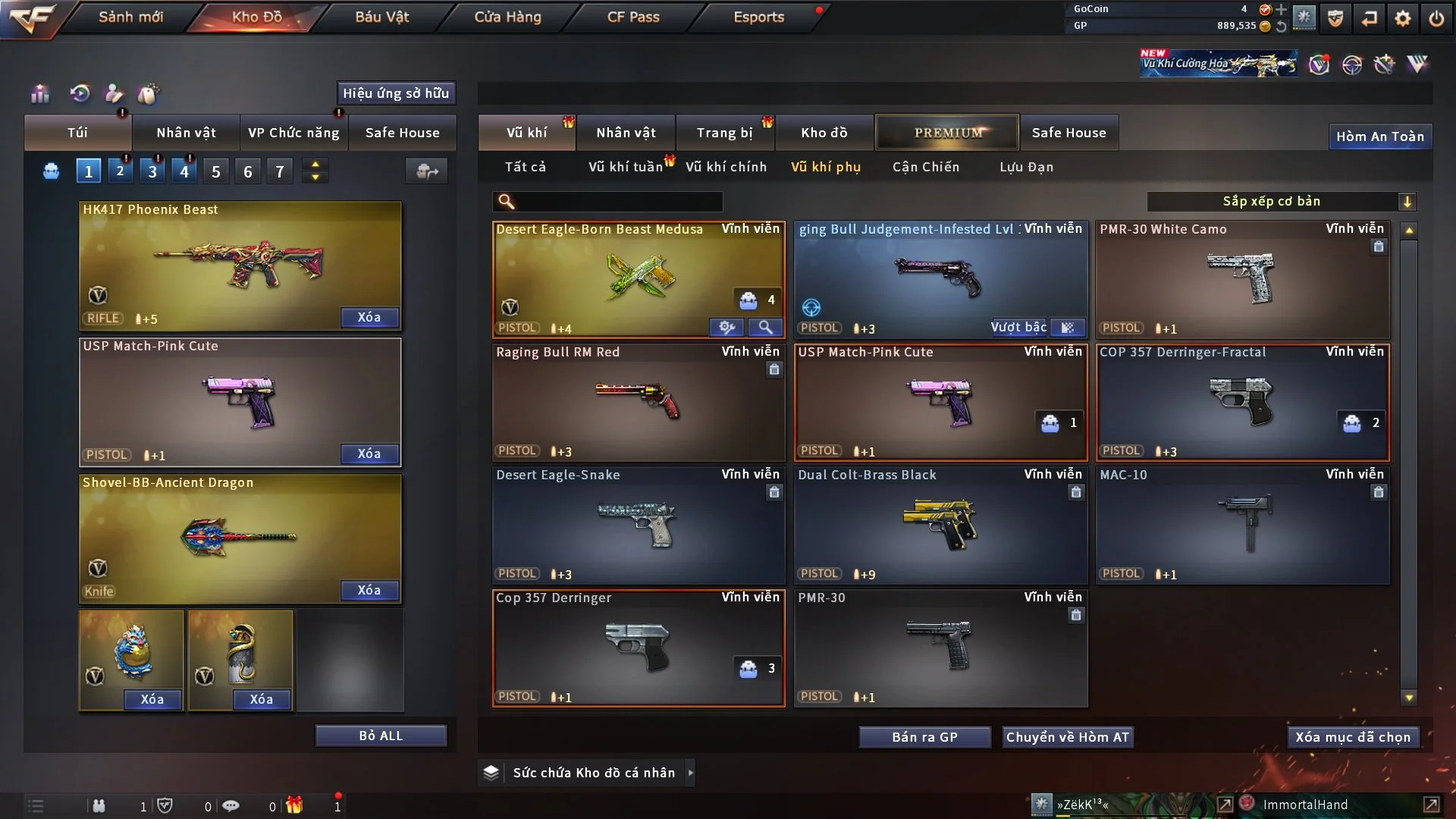Show Vũ khí chính primary weapons
Image resolution: width=1456 pixels, height=819 pixels.
coord(726,167)
